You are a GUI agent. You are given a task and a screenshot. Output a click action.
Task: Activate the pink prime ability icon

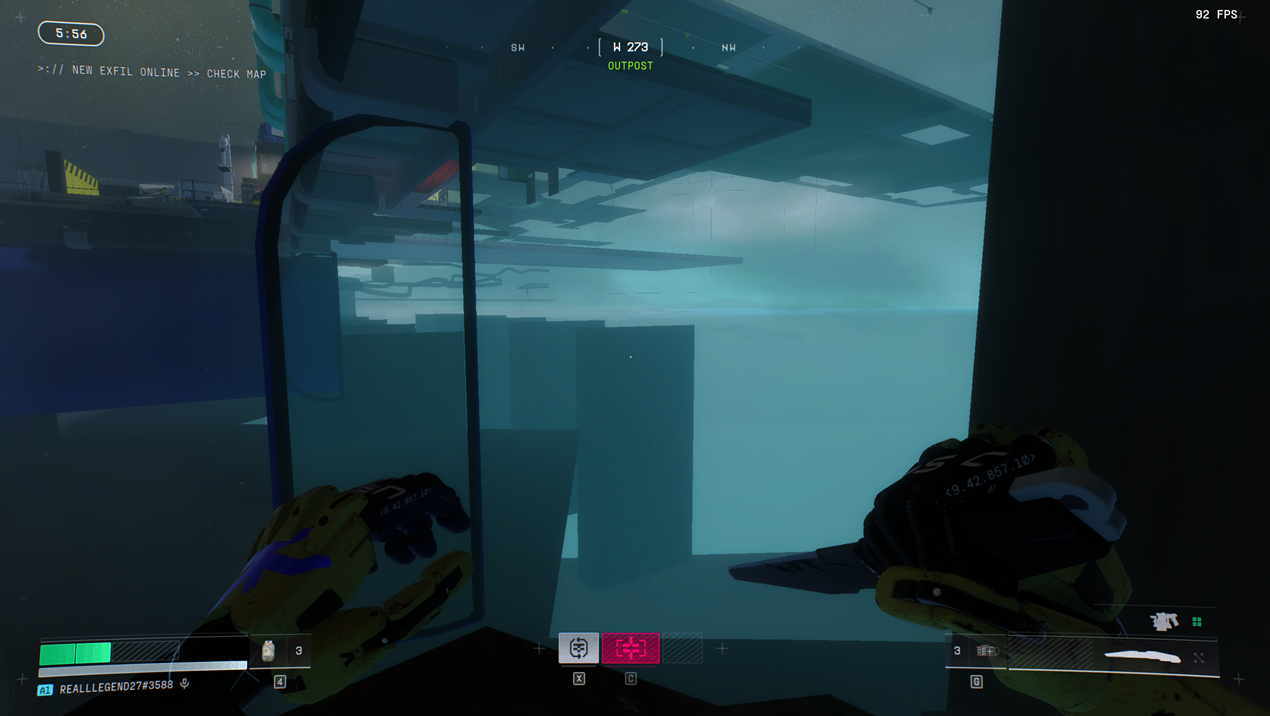pyautogui.click(x=630, y=648)
